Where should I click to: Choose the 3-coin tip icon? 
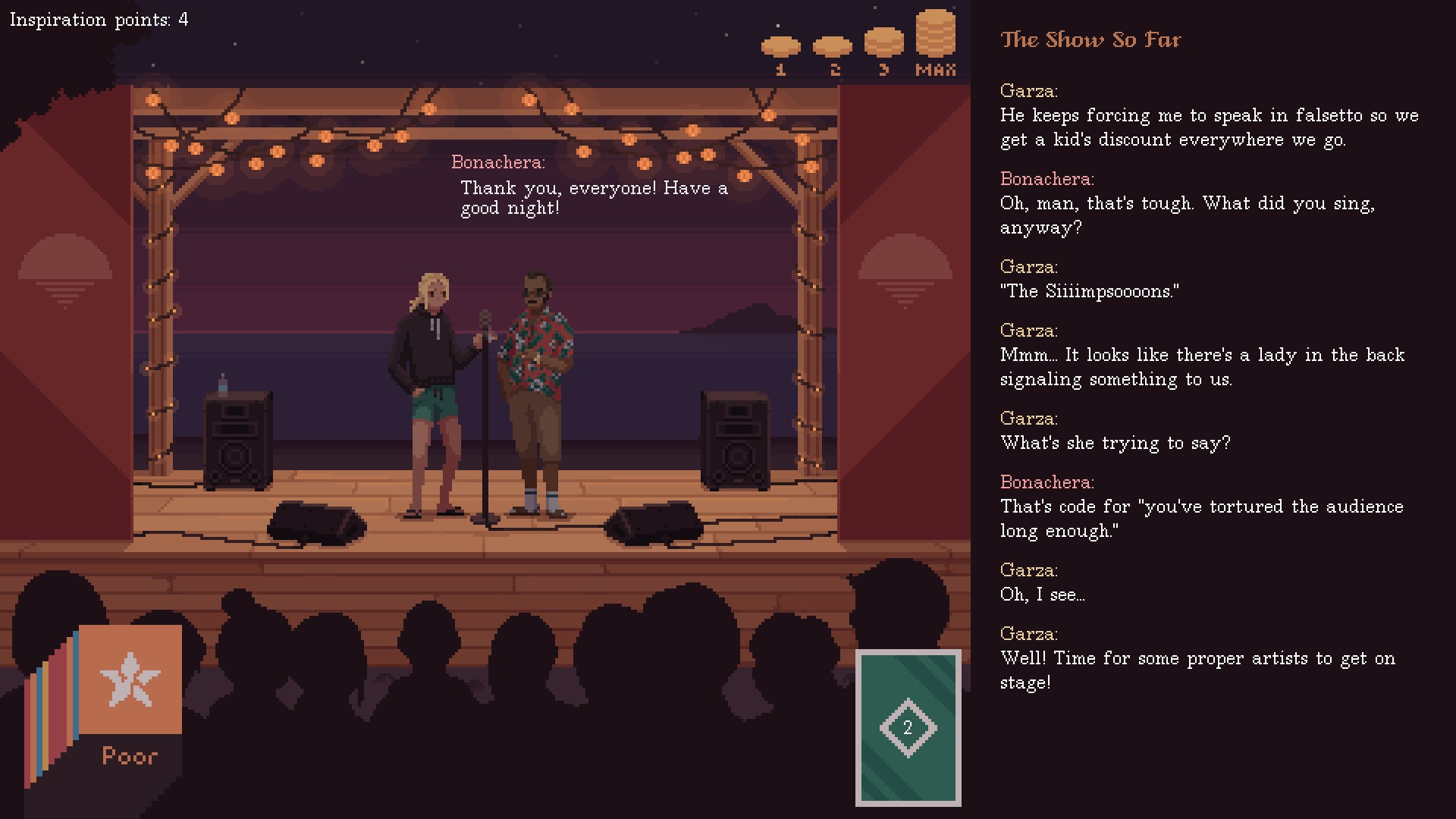point(883,44)
